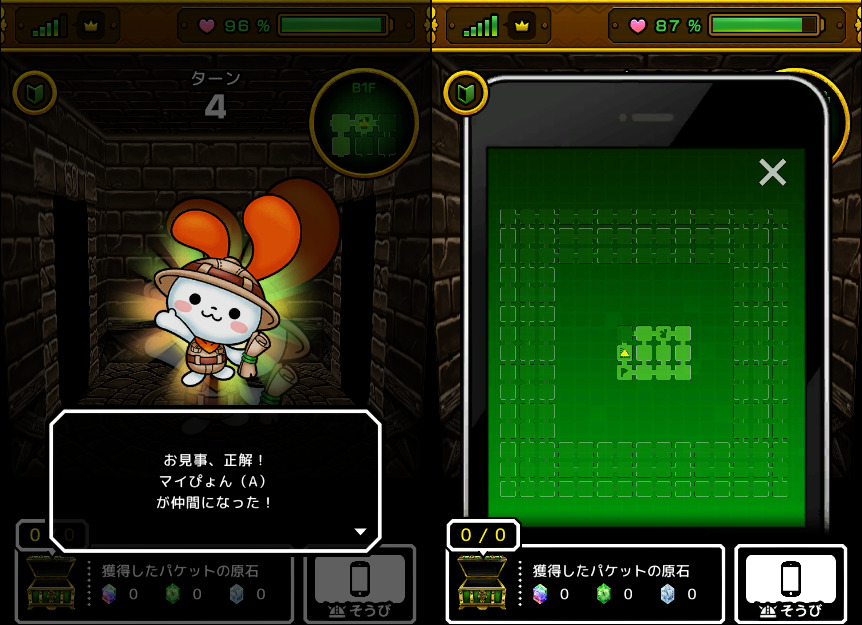Viewport: 862px width, 625px height.
Task: Tap the bright white そうび equipment button
Action: coord(790,583)
